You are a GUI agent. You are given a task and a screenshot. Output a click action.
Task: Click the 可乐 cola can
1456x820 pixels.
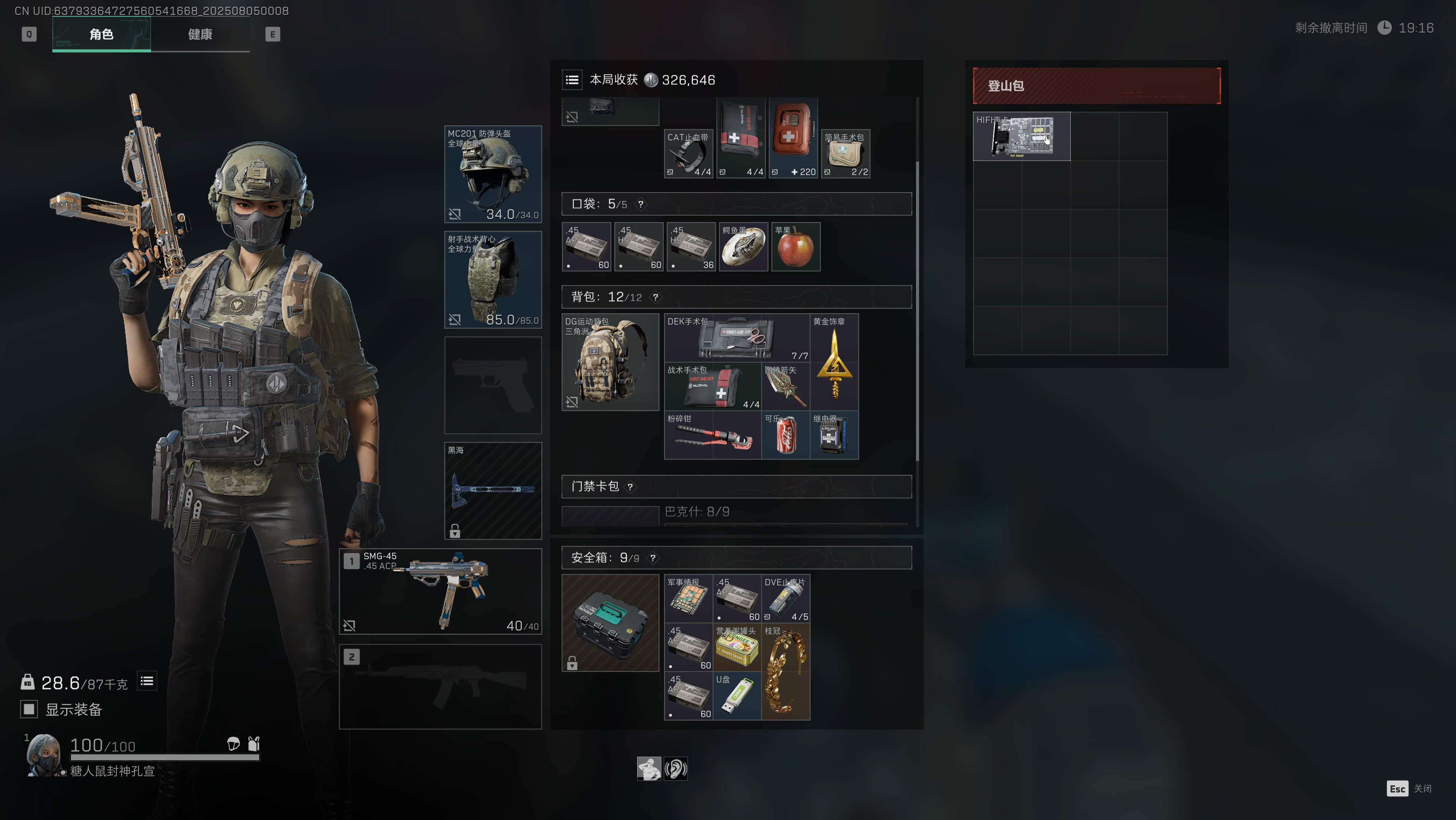tap(785, 435)
